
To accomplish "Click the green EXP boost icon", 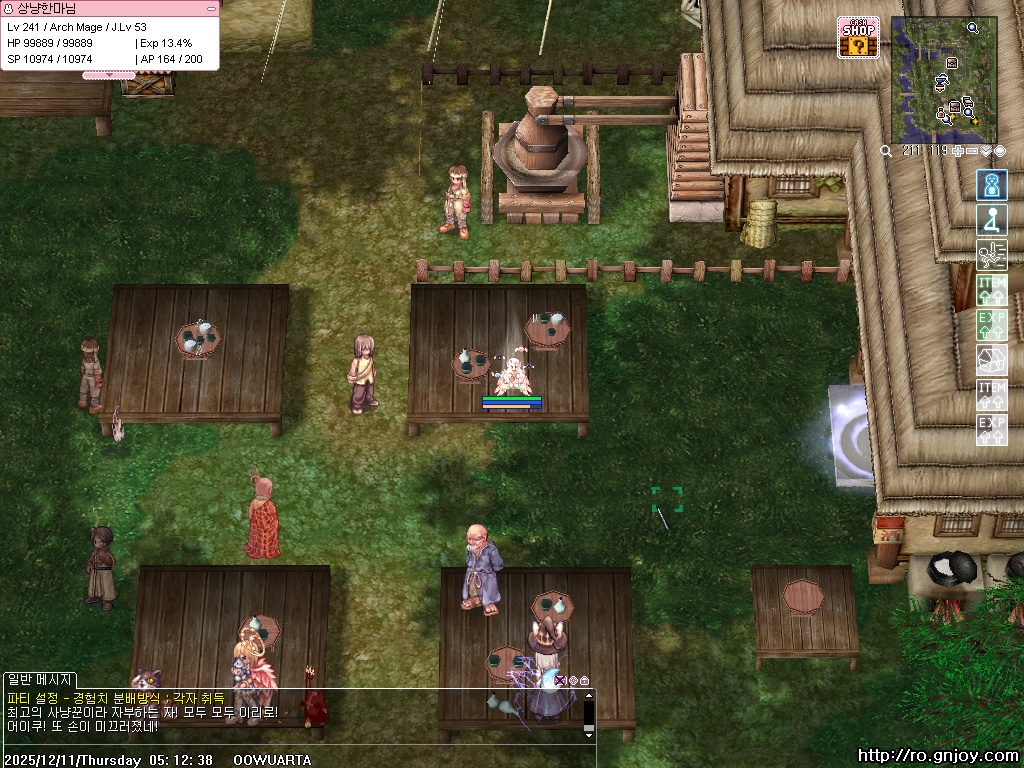I will pos(992,325).
